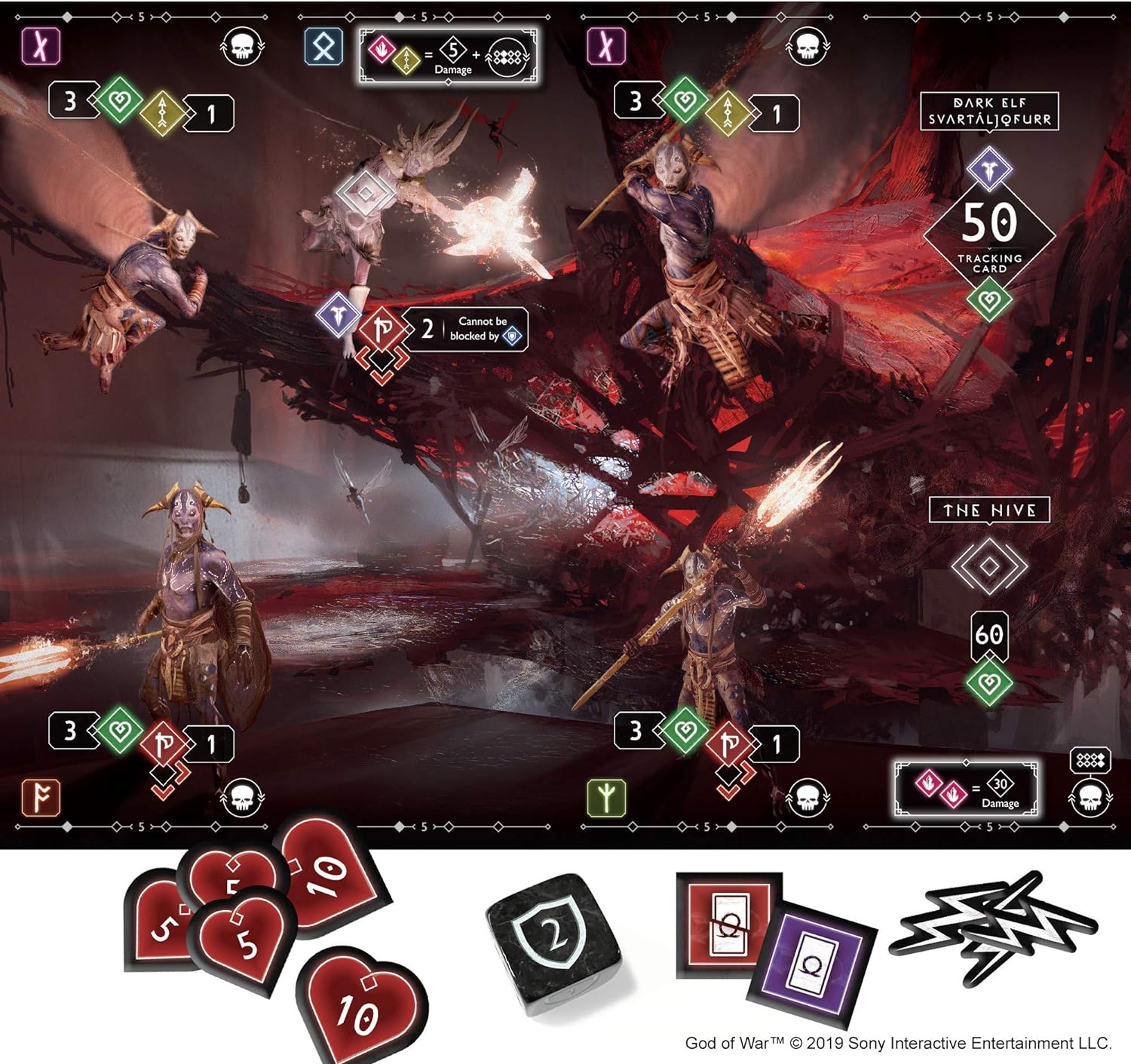Pick the black shield die showing 2
This screenshot has height=1064, width=1131.
coord(555,940)
